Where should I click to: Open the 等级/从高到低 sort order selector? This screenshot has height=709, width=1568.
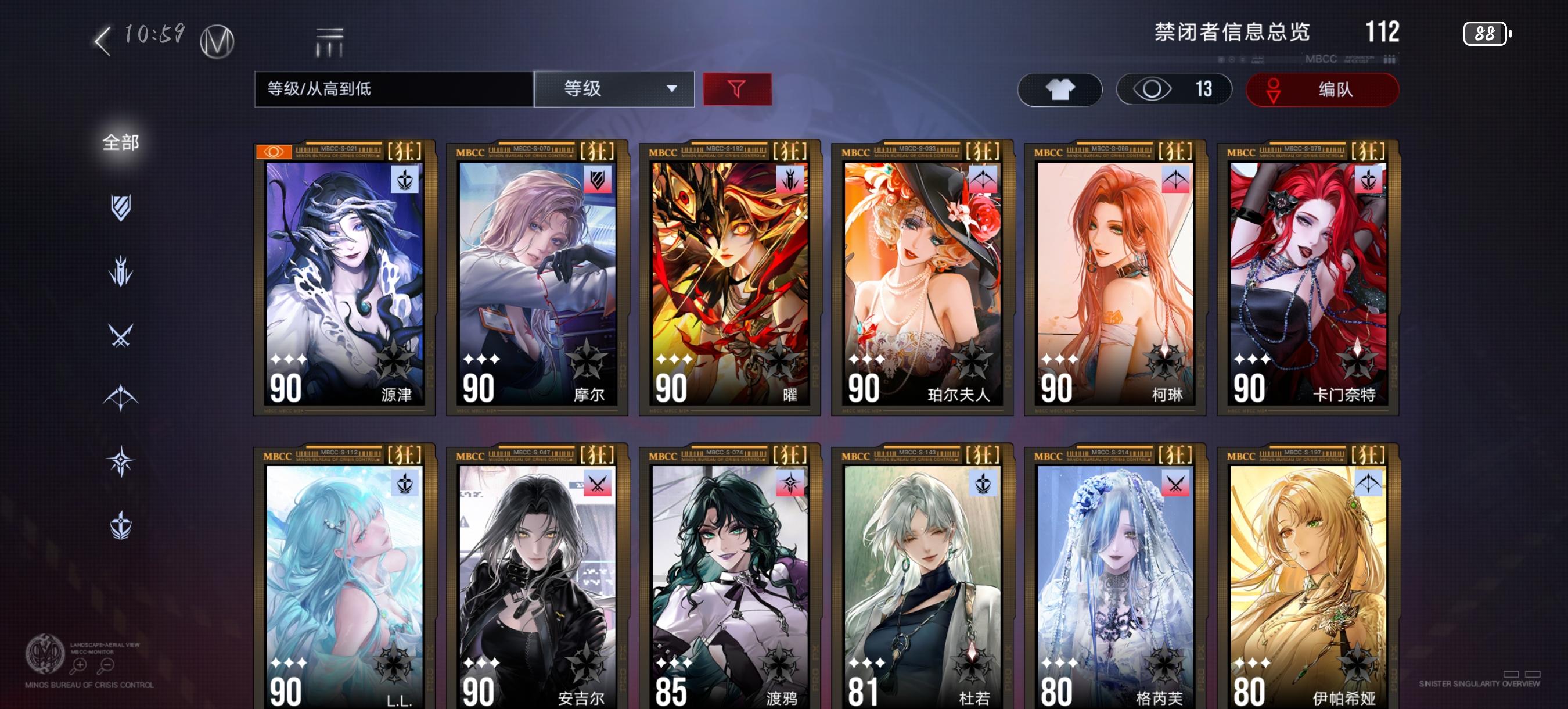(393, 89)
